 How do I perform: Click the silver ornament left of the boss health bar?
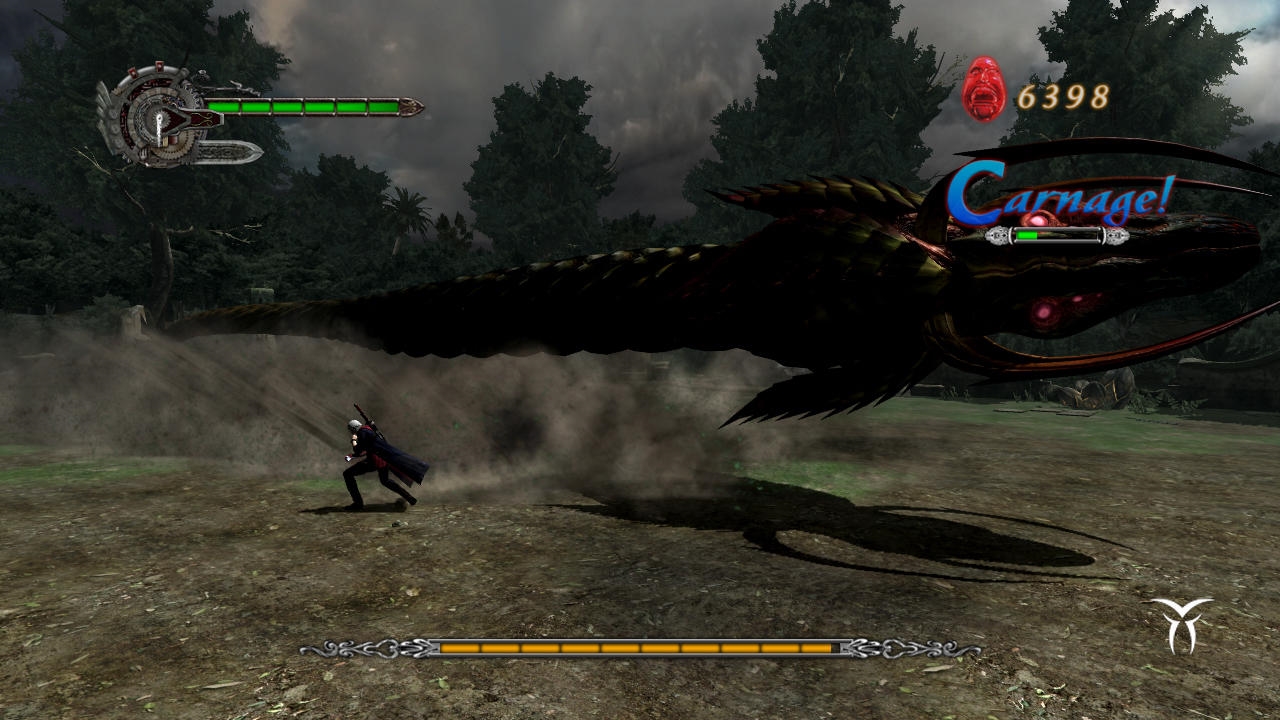tap(997, 235)
